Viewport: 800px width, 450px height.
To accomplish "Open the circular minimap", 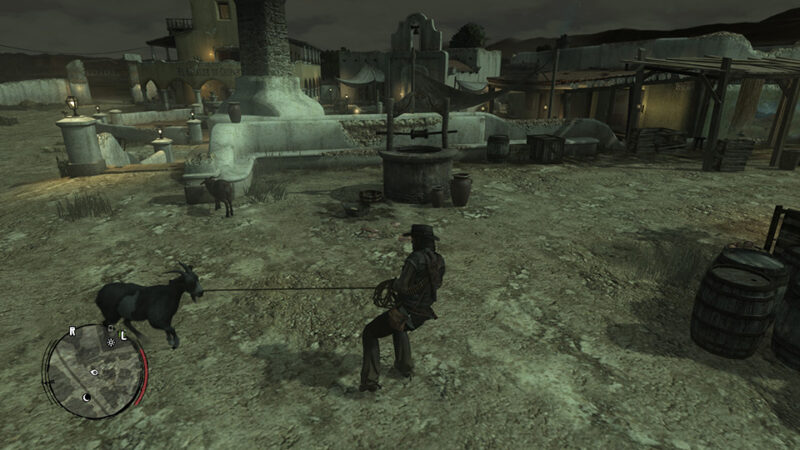I will [93, 371].
